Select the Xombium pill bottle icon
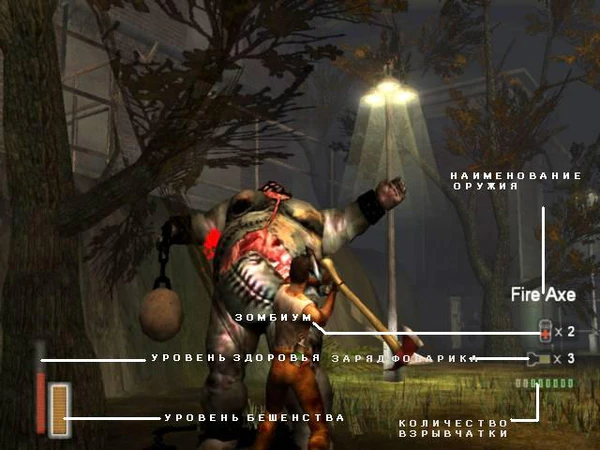600x450 pixels. pyautogui.click(x=545, y=331)
